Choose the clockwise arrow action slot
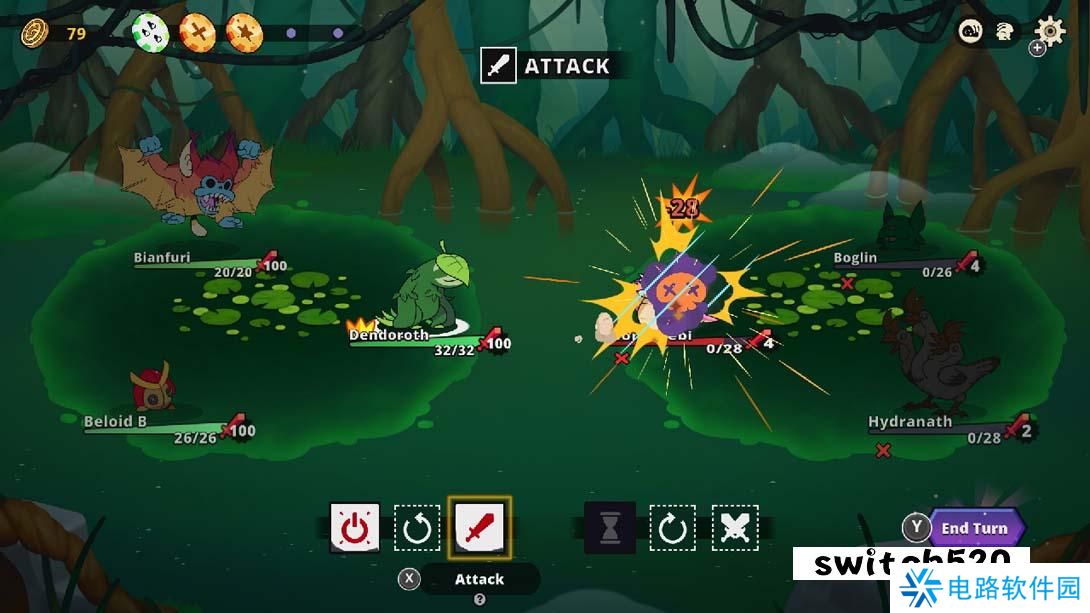Viewport: 1090px width, 613px height. click(672, 527)
